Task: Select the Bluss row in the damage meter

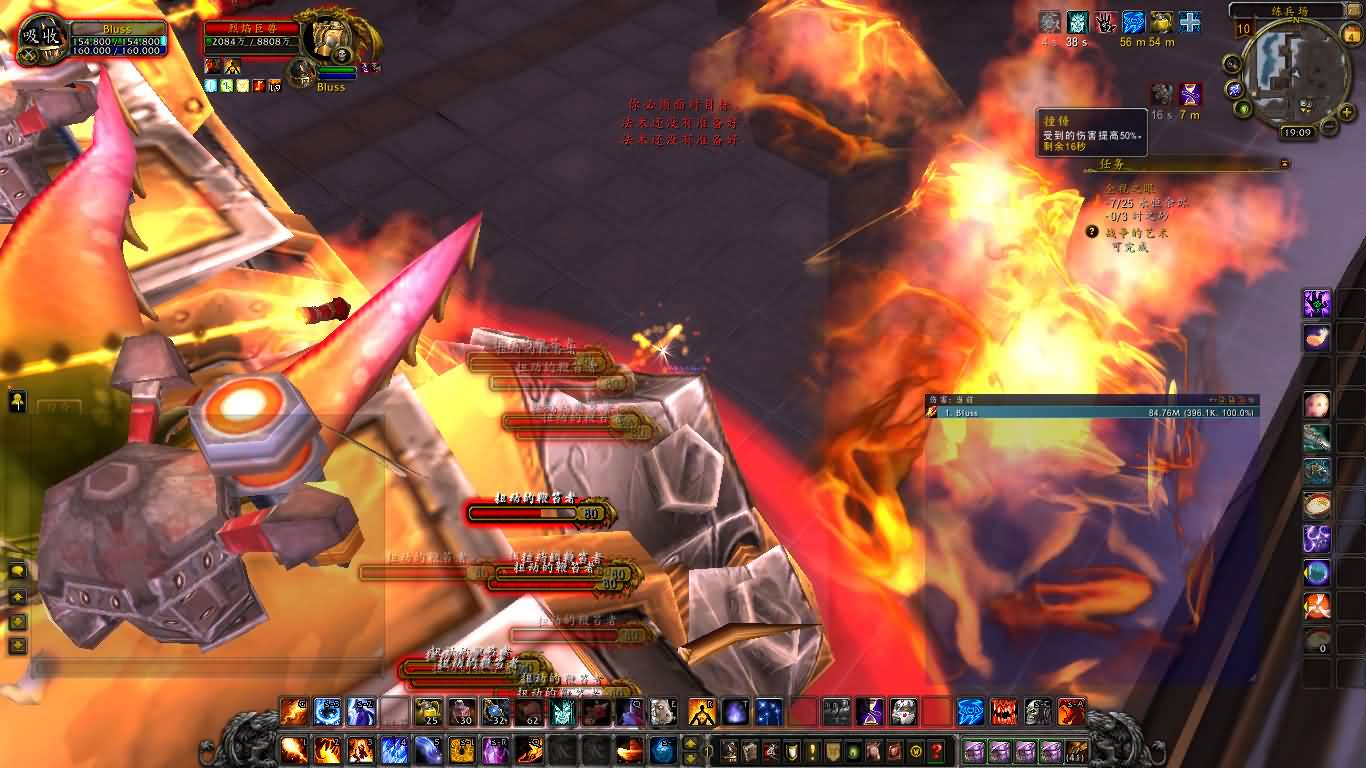Action: (x=1092, y=412)
